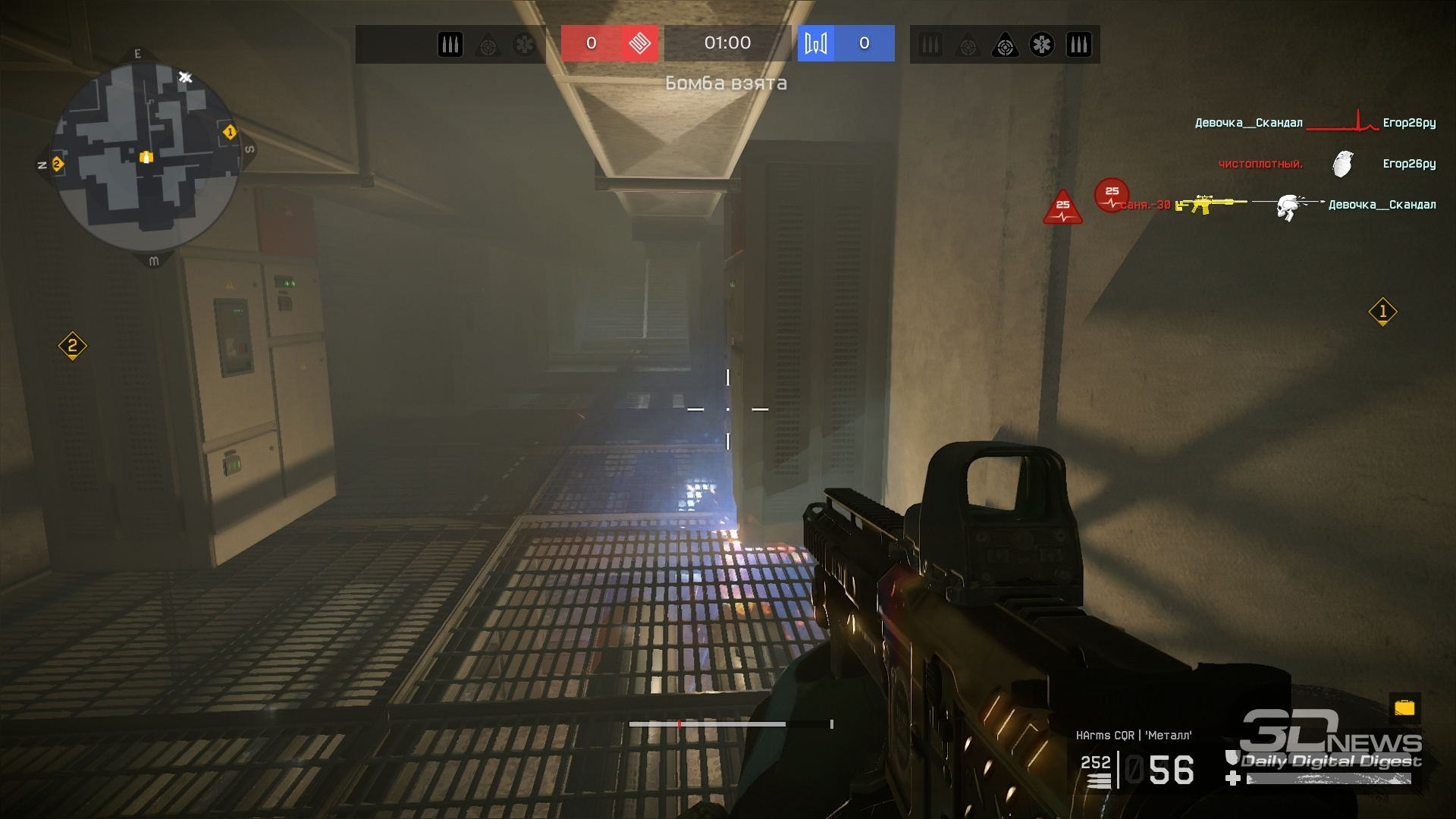Screen dimensions: 1456x819
Task: Select the large objective 2 diamond waypoint
Action: tap(73, 347)
